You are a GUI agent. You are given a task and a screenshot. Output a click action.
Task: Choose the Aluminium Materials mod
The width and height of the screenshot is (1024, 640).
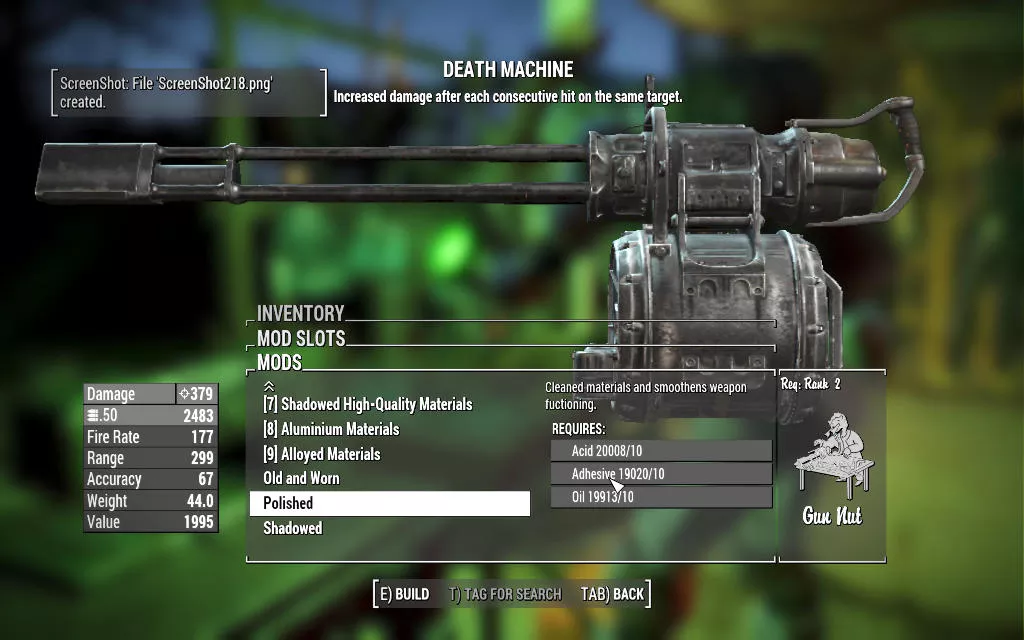pyautogui.click(x=331, y=429)
